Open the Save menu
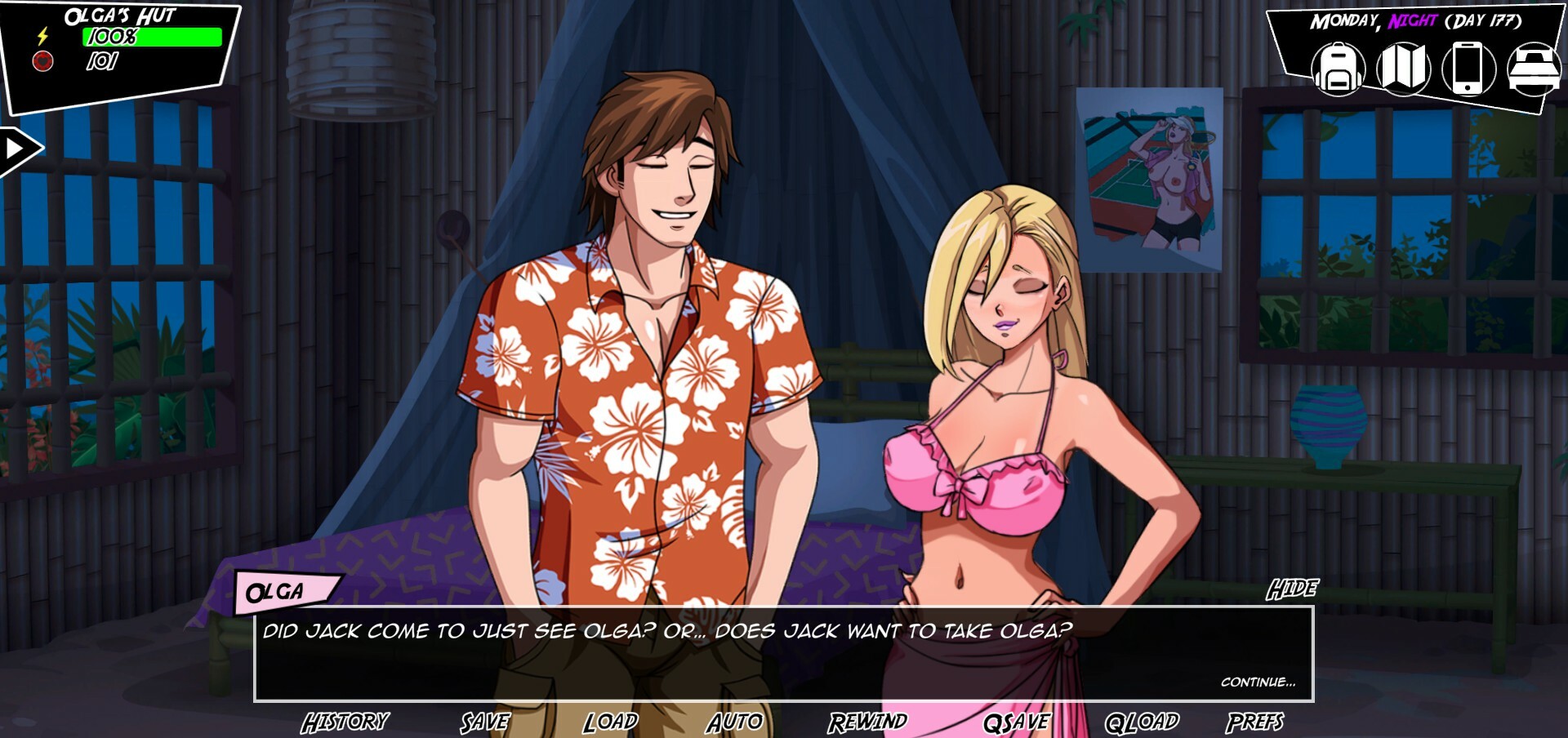This screenshot has width=1568, height=738. tap(485, 722)
